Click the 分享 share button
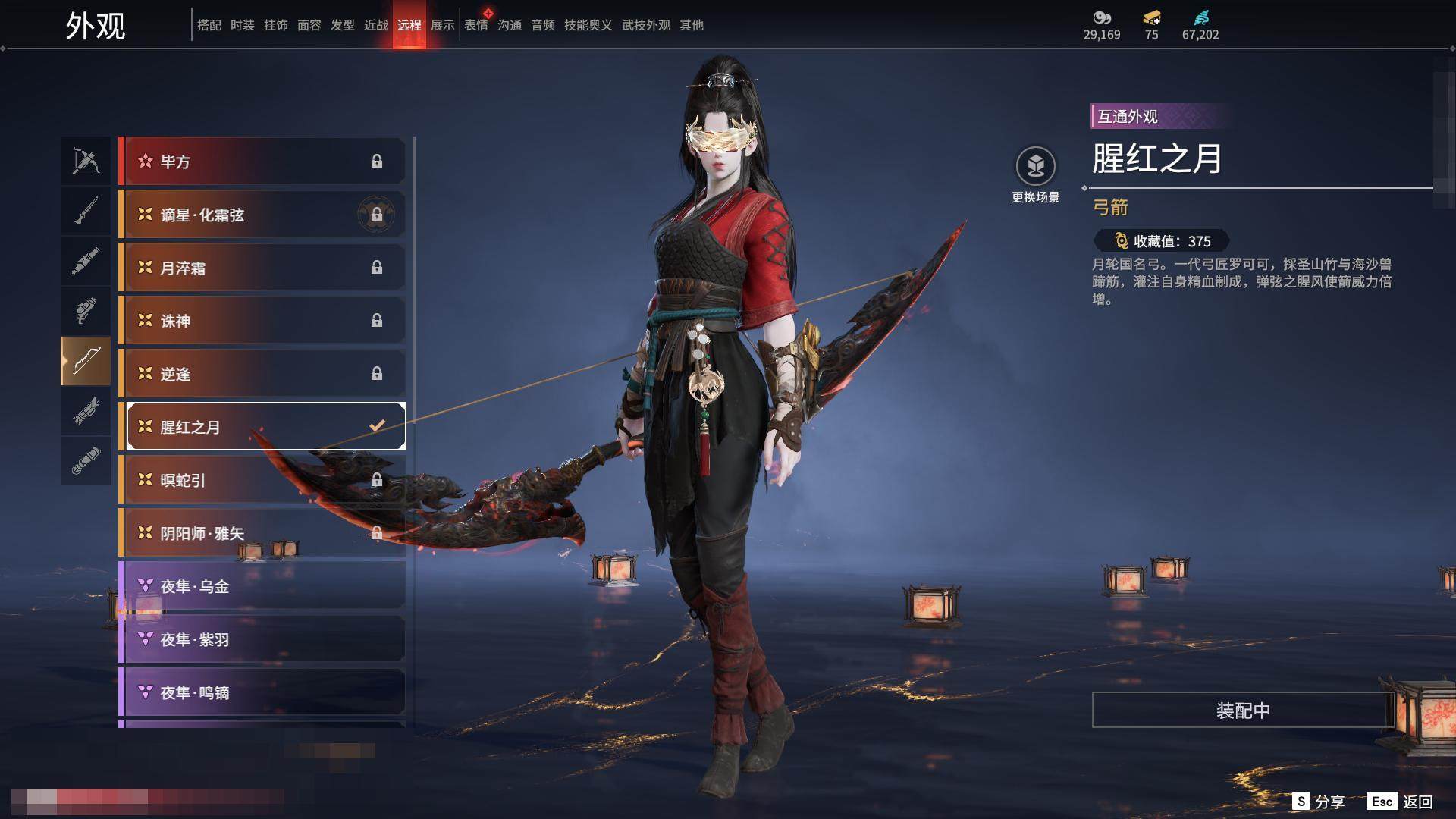The image size is (1456, 819). click(x=1319, y=802)
